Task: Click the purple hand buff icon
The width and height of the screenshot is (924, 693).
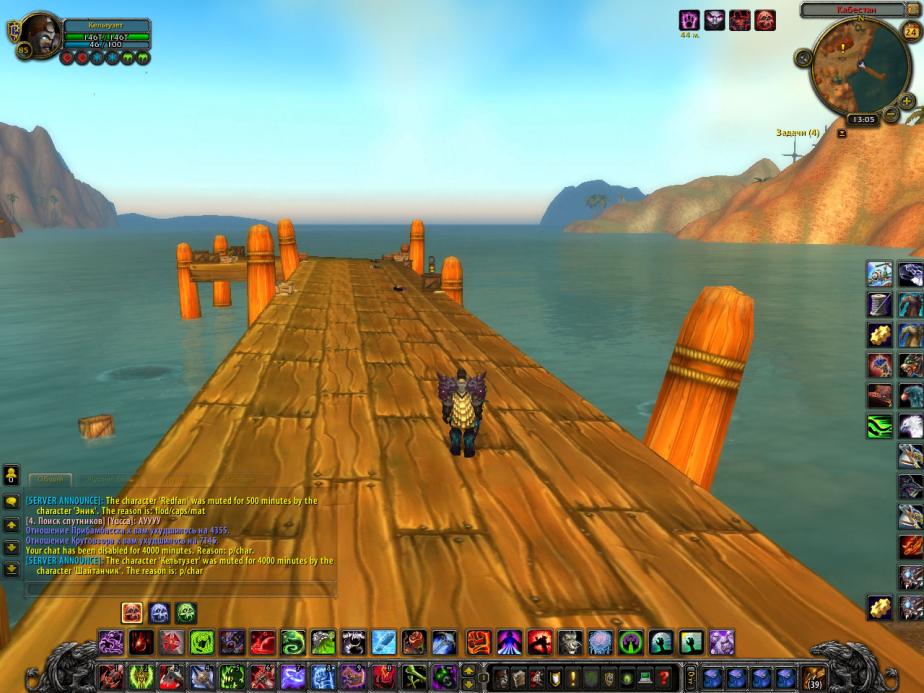Action: [x=689, y=20]
